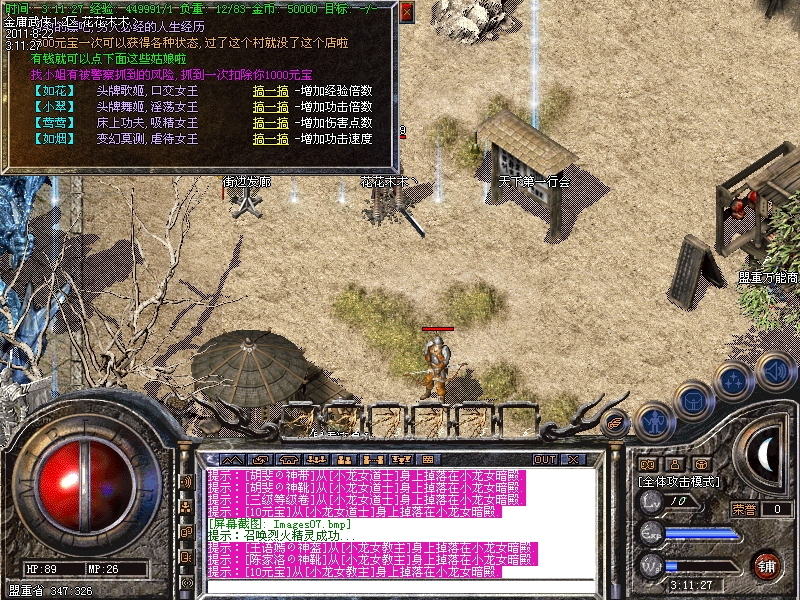Open the character status round button

pyautogui.click(x=652, y=421)
